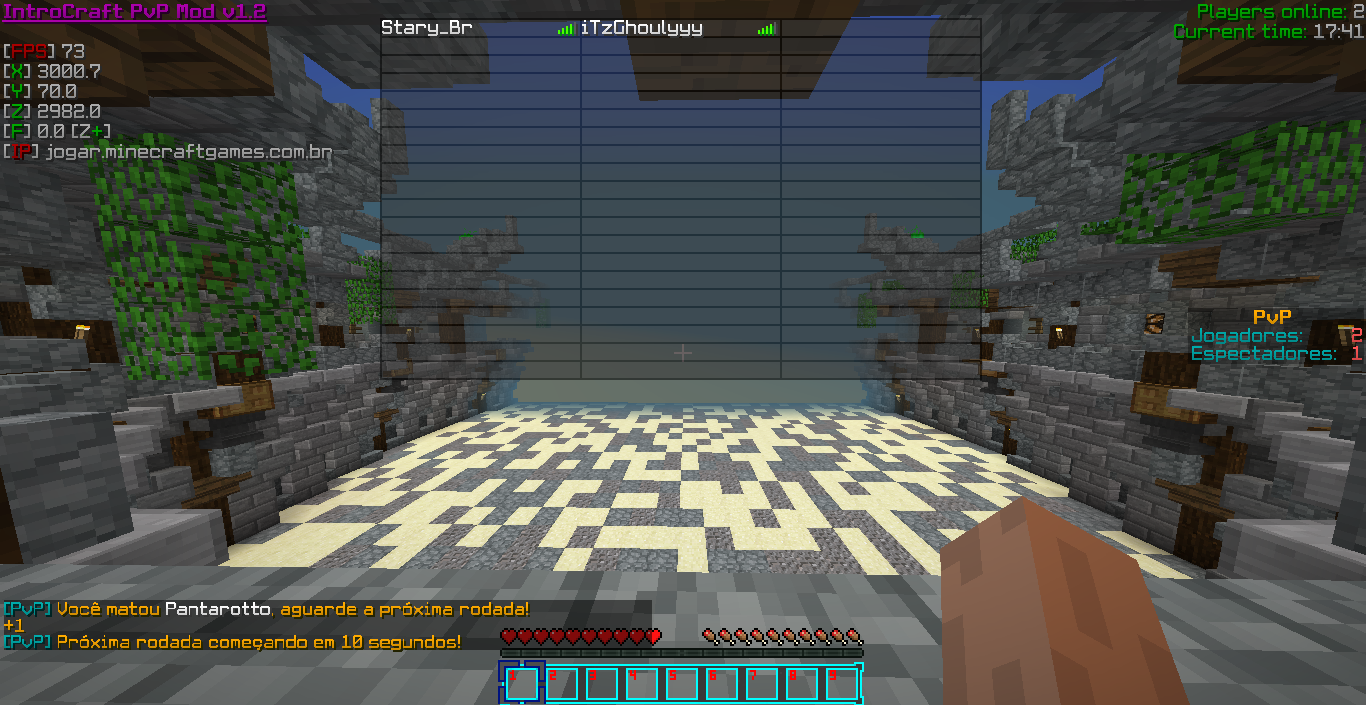Switch to slot number 7
The height and width of the screenshot is (705, 1366).
tap(761, 684)
